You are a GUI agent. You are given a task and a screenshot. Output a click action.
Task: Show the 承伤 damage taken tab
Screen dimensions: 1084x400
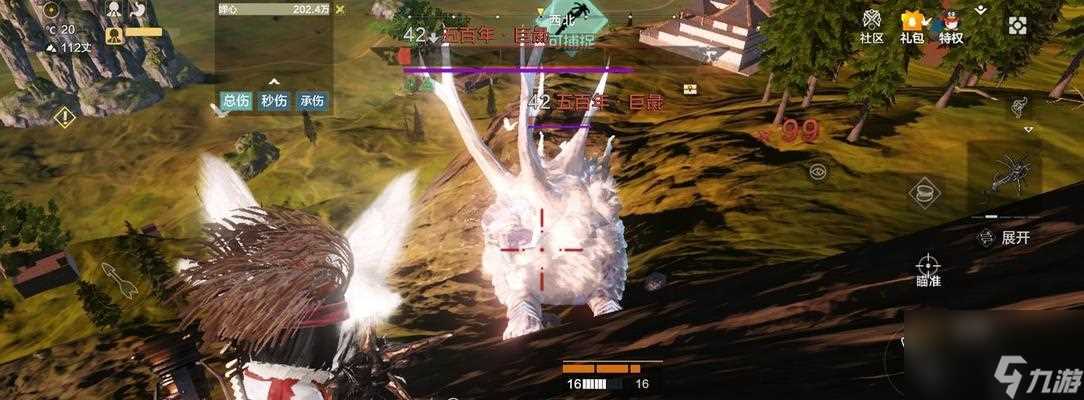311,100
